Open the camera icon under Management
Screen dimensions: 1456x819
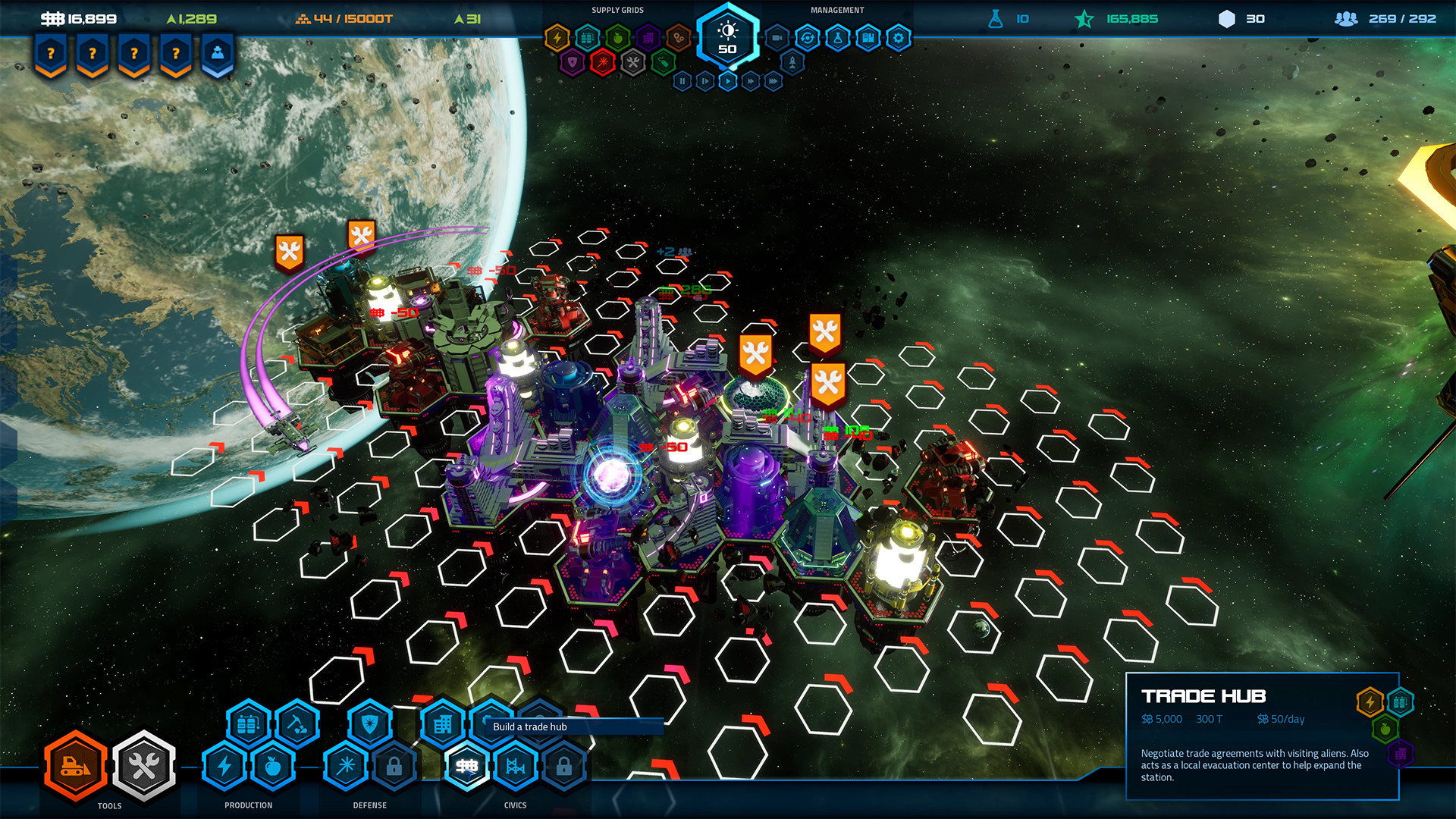click(777, 38)
